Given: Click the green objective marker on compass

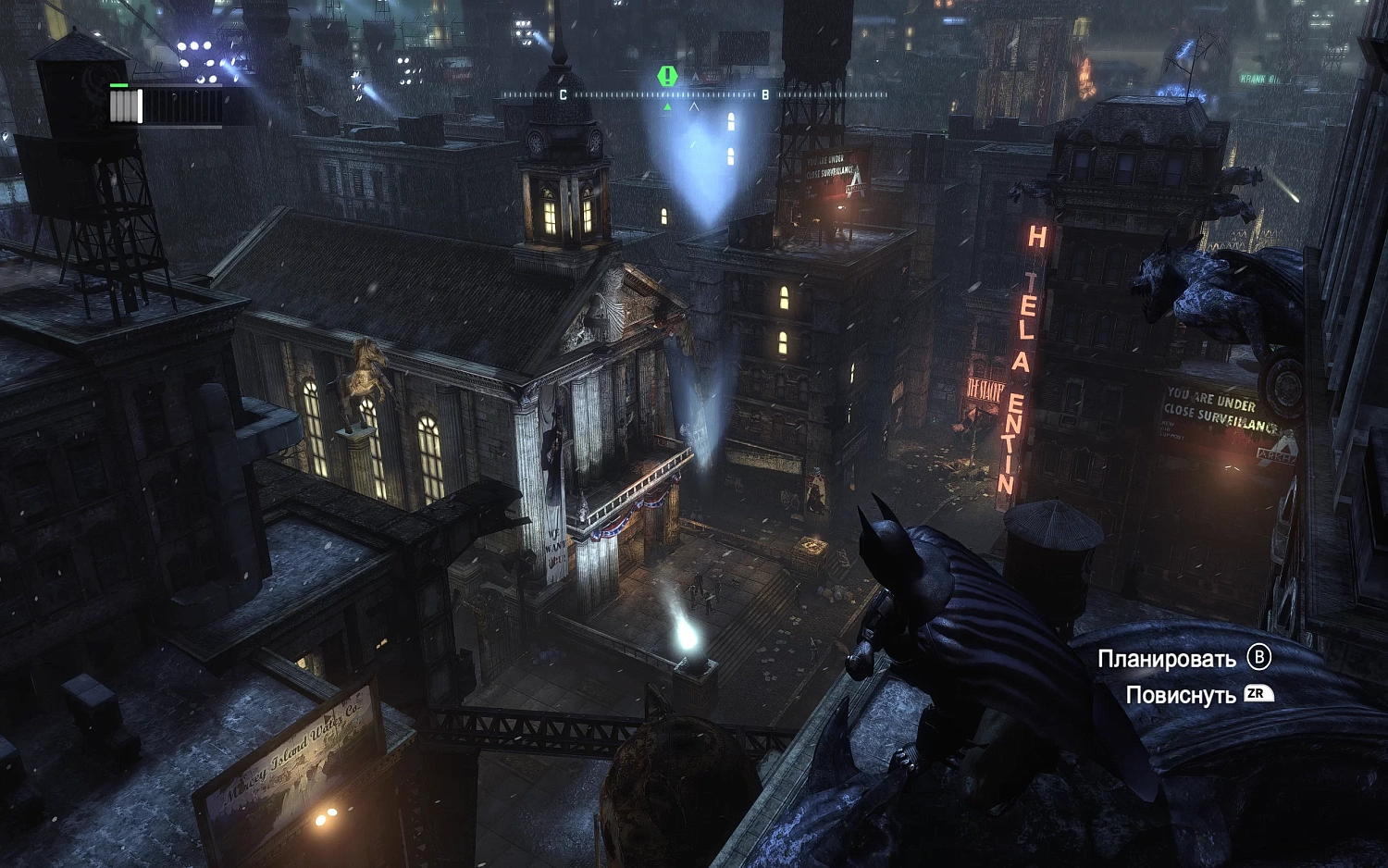Looking at the screenshot, I should (x=665, y=77).
